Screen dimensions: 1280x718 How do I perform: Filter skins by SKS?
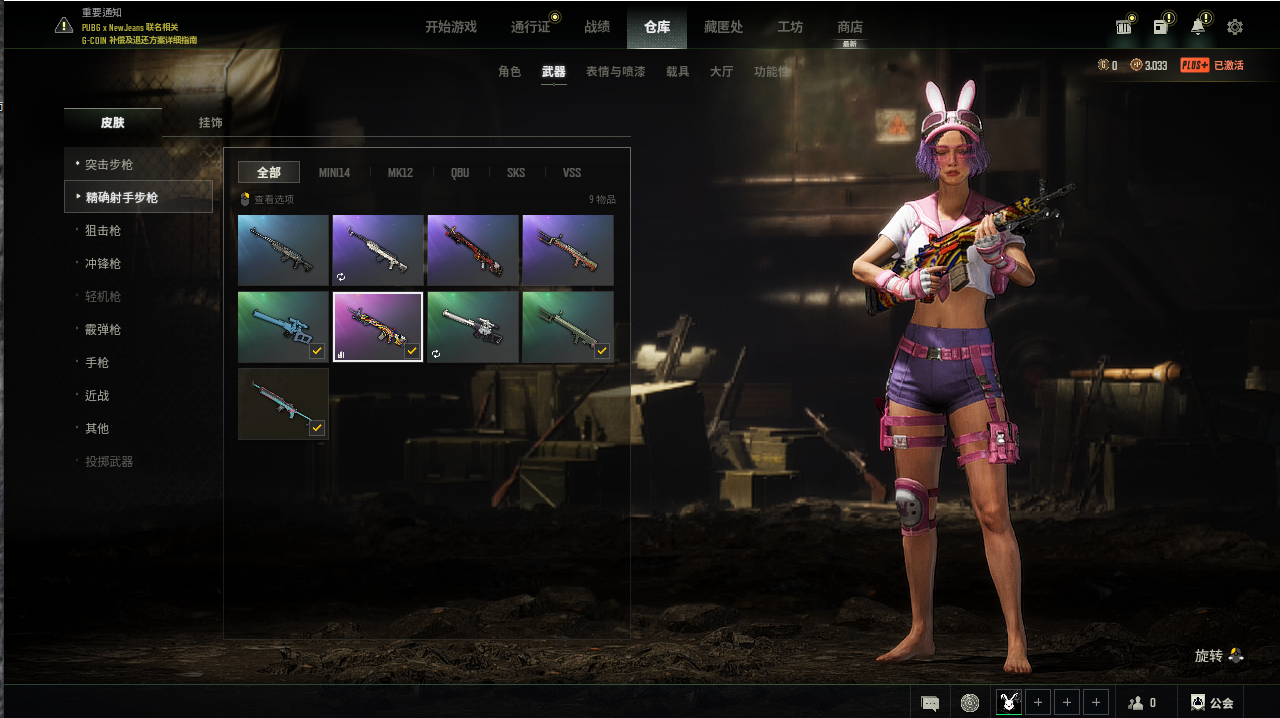516,173
